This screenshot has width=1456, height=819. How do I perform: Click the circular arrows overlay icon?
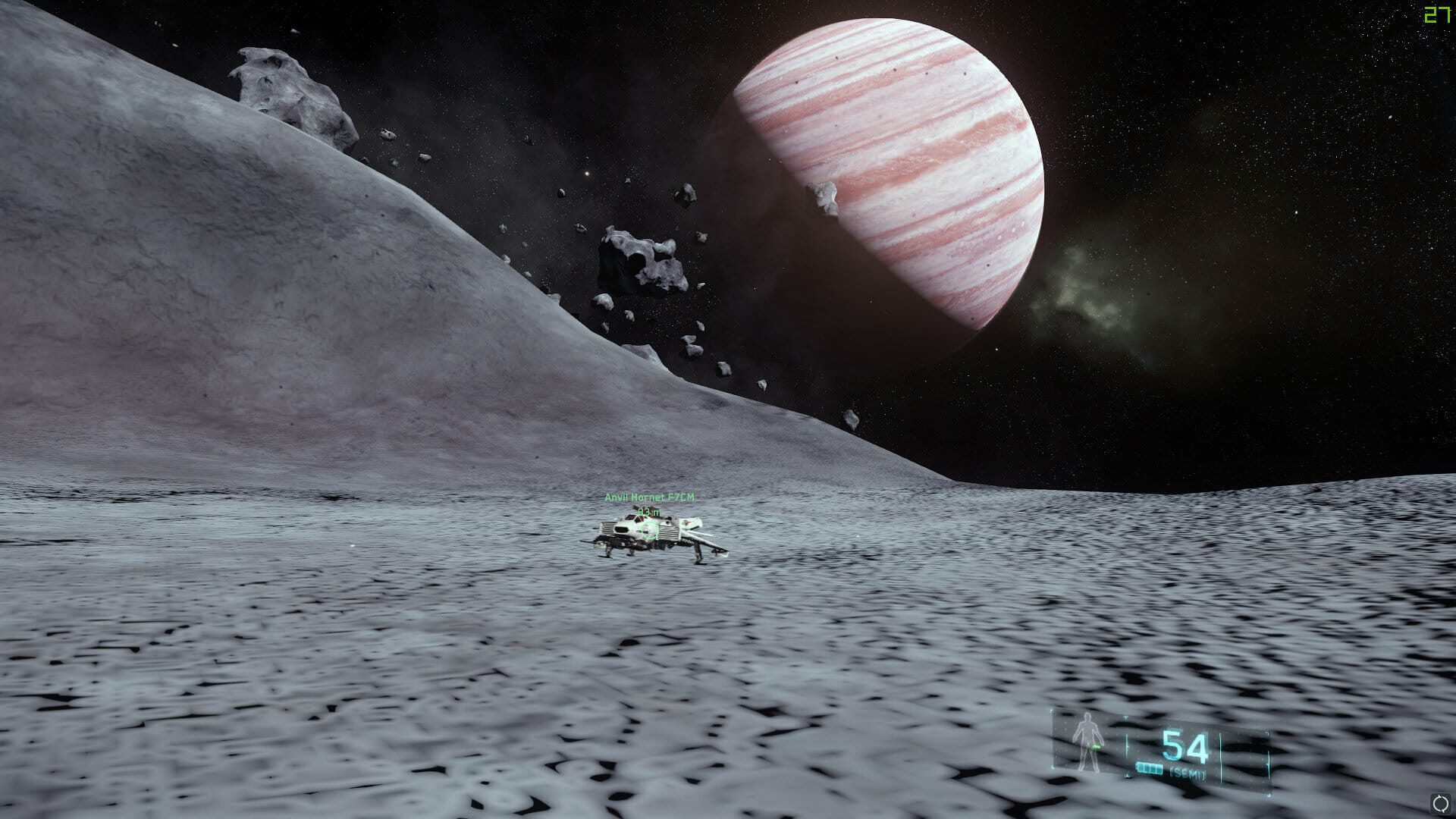point(1439,804)
